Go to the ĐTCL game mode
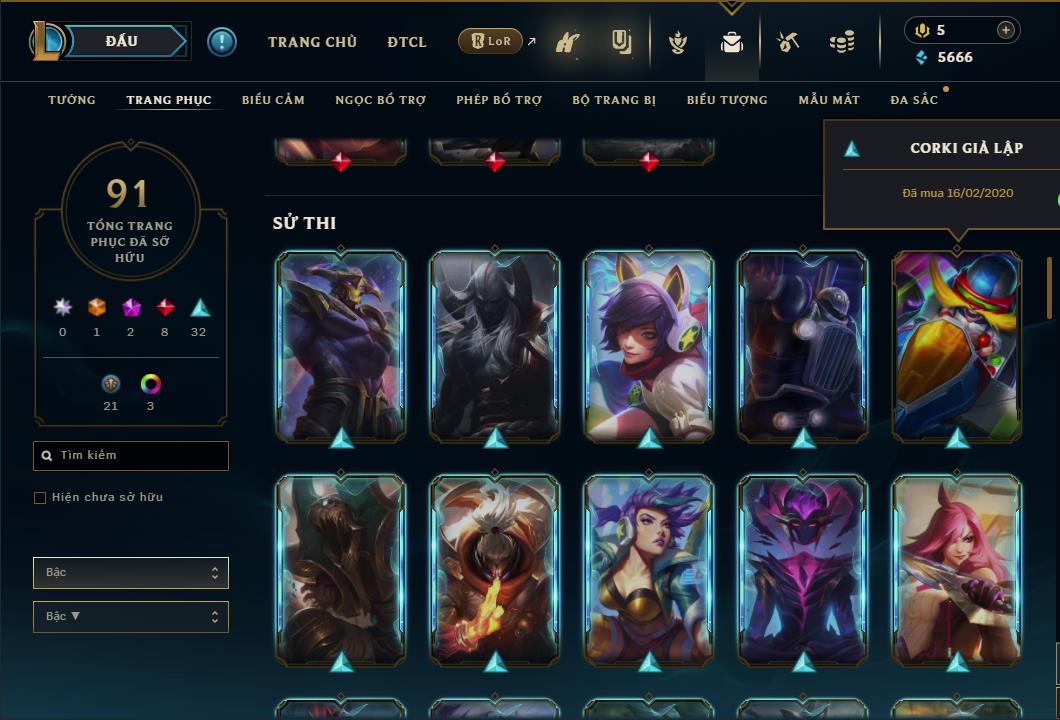The height and width of the screenshot is (720, 1060). tap(407, 42)
